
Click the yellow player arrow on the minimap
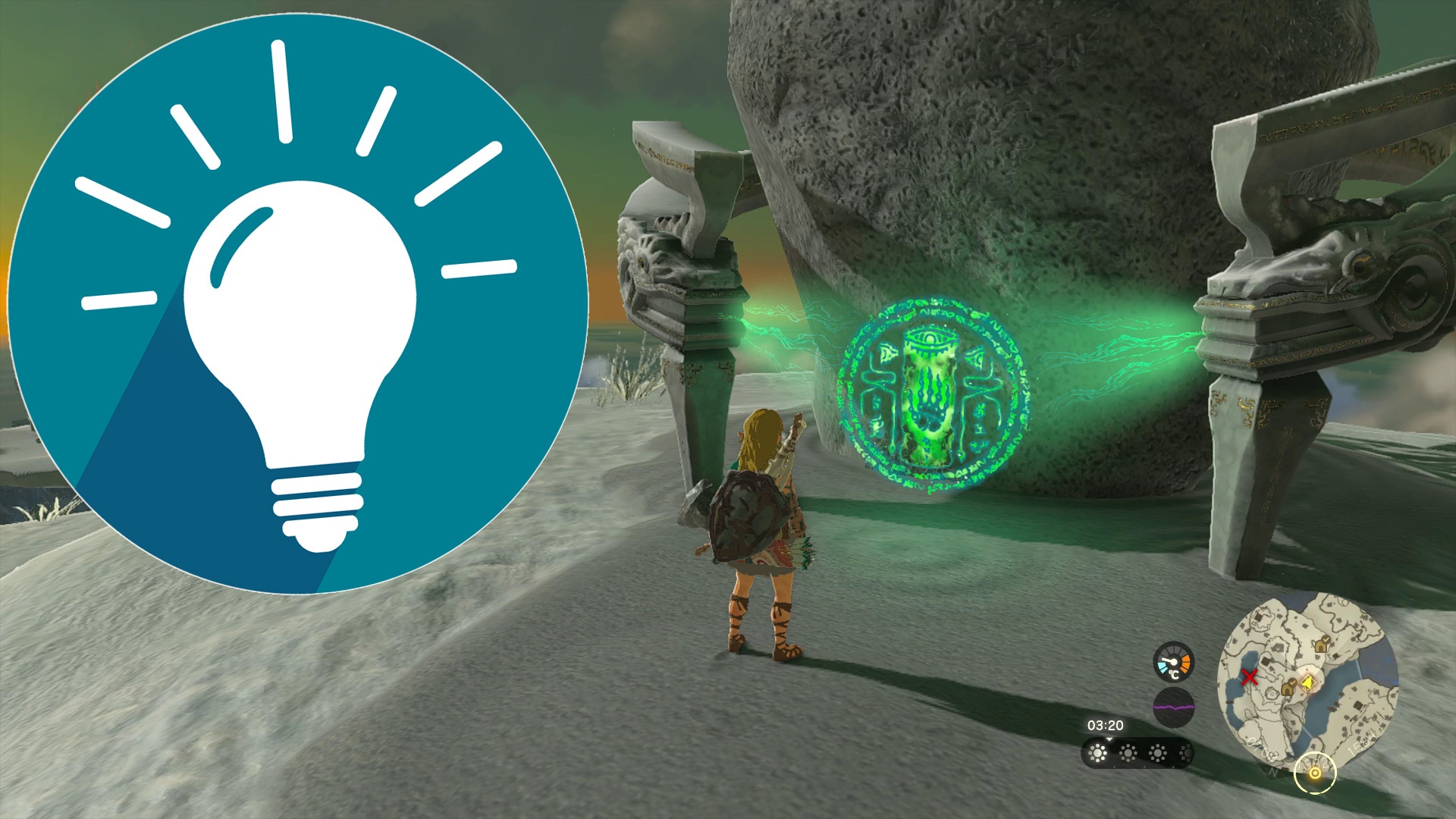click(1308, 682)
